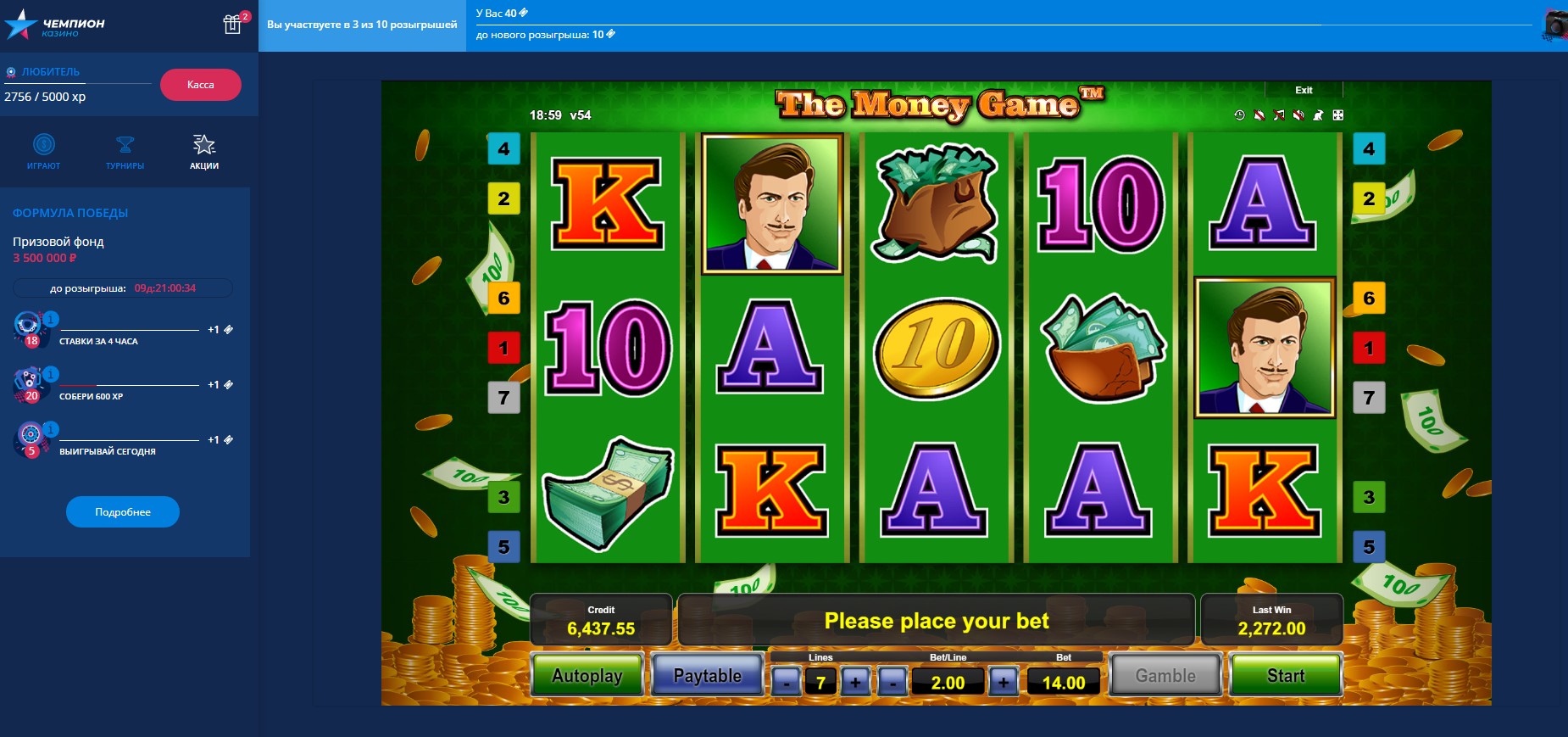Click the session clock icon in the game

tap(1239, 114)
